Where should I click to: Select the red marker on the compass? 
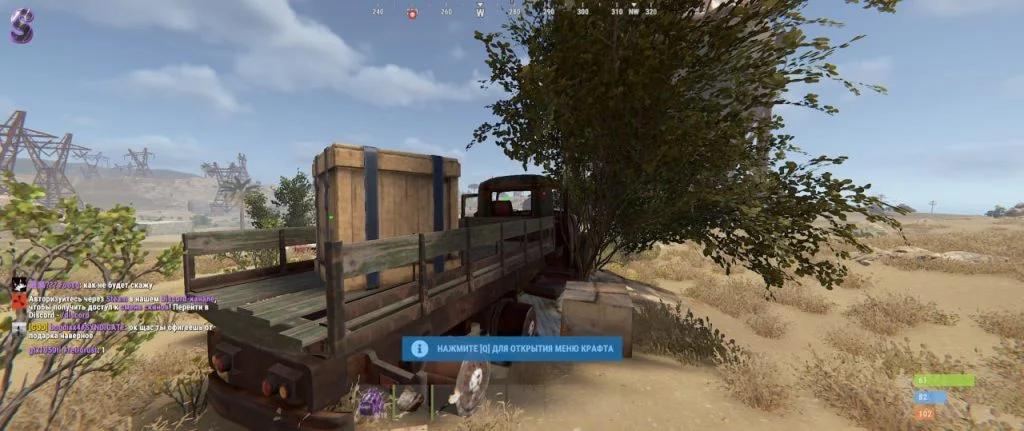click(411, 13)
